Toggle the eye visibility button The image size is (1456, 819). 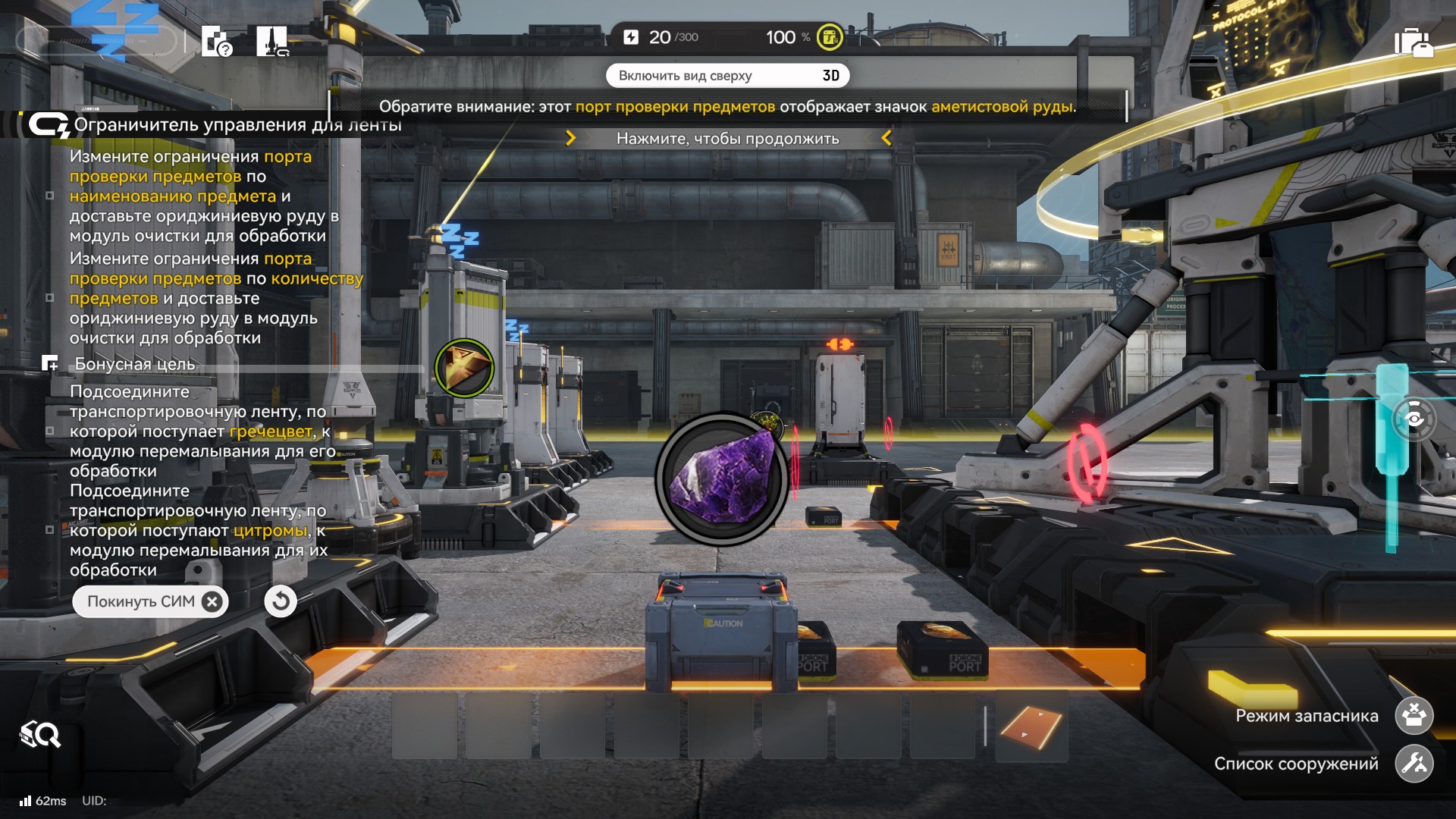tap(1414, 419)
